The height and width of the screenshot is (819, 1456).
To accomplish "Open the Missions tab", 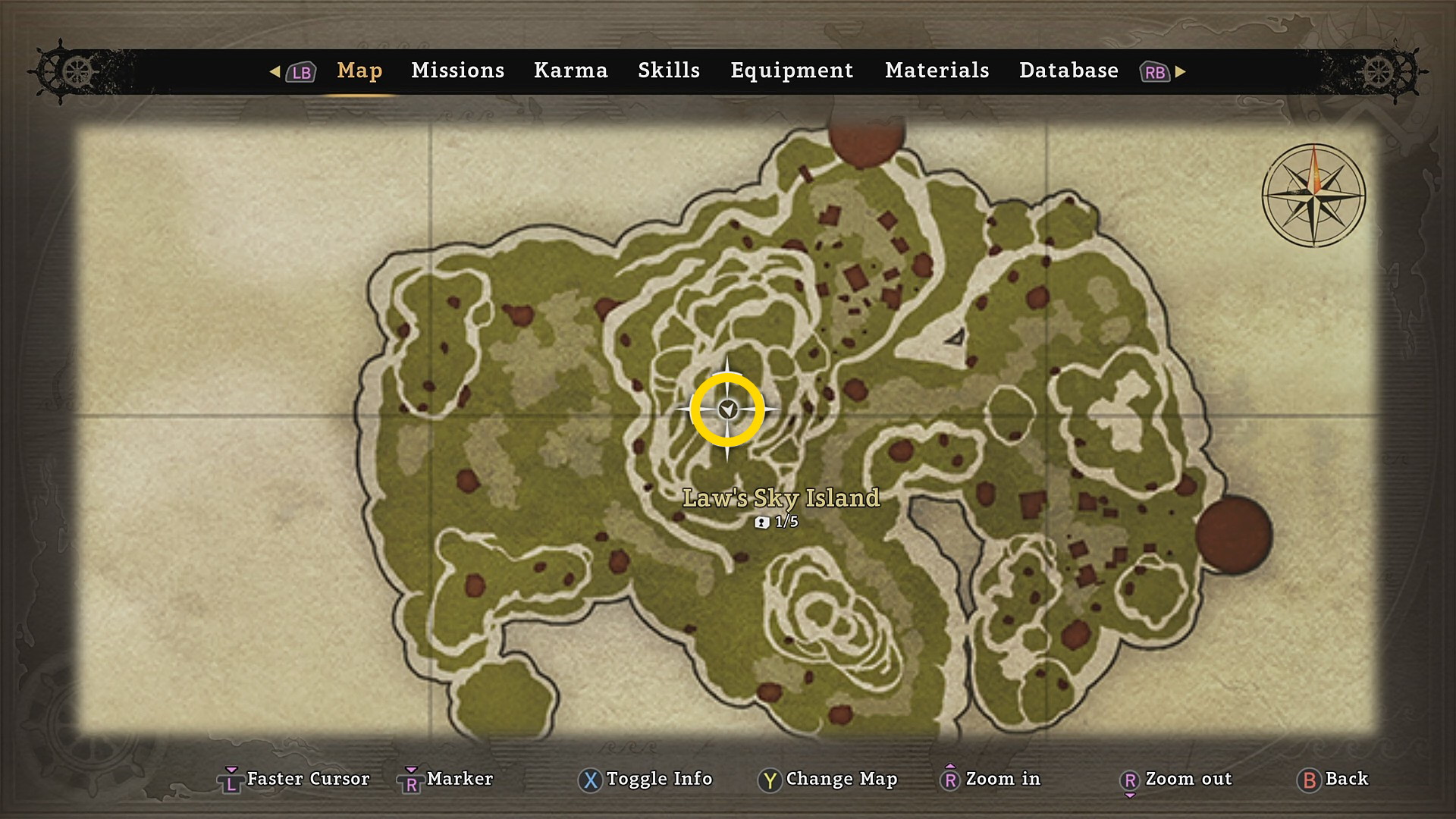I will coord(457,71).
